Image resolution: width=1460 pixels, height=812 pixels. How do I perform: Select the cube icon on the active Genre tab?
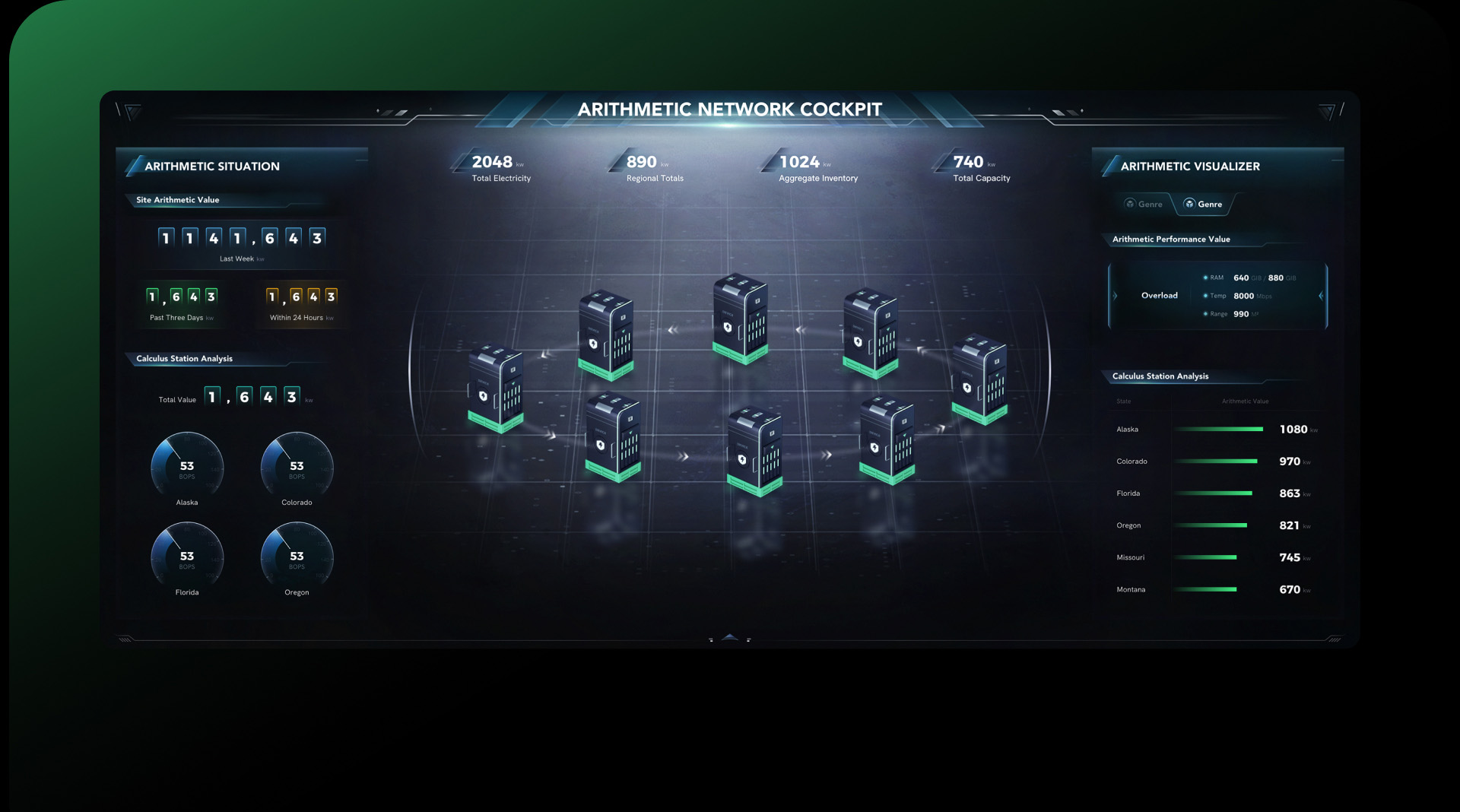(x=1190, y=203)
